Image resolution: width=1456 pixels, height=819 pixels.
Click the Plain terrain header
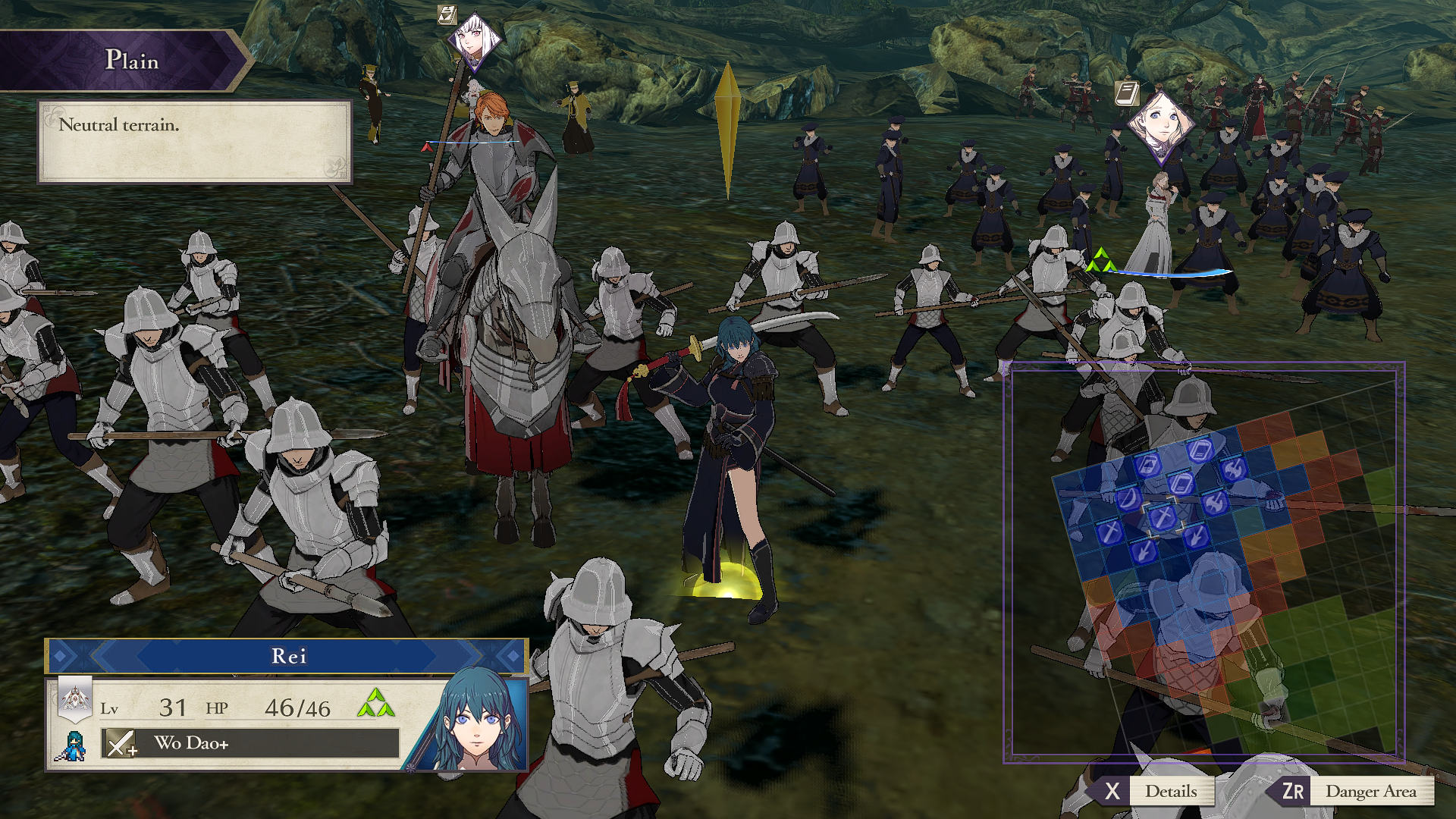coord(127,60)
